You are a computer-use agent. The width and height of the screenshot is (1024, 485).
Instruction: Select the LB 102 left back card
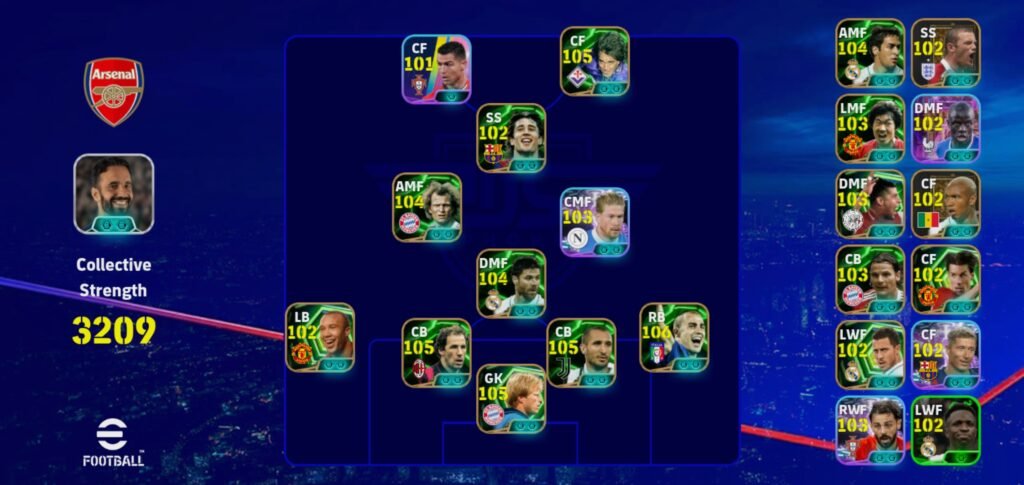320,338
